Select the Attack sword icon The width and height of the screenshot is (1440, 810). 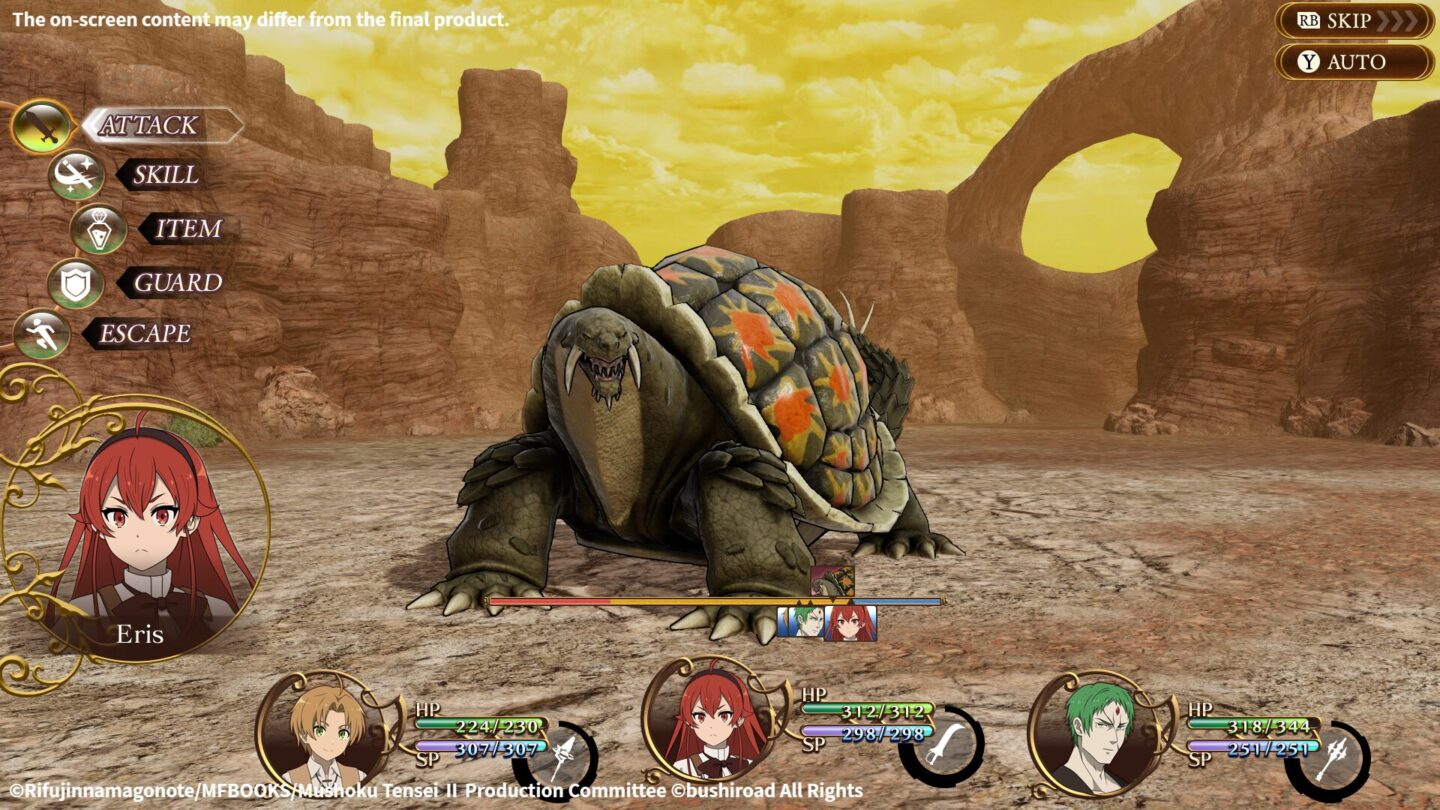coord(44,125)
